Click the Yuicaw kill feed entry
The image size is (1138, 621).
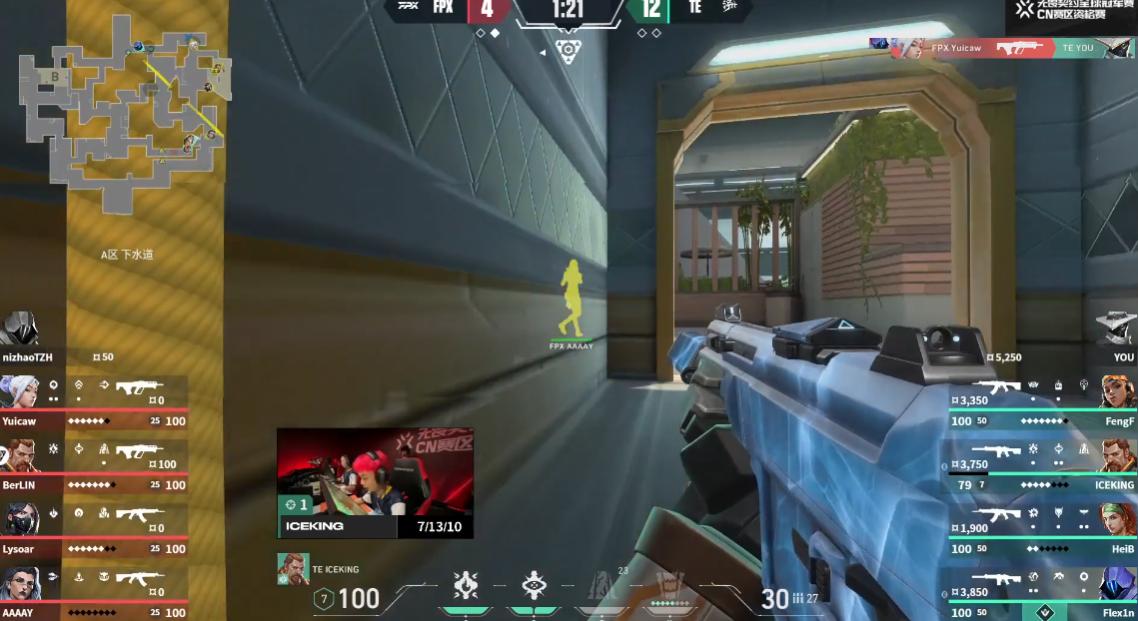tap(1001, 48)
